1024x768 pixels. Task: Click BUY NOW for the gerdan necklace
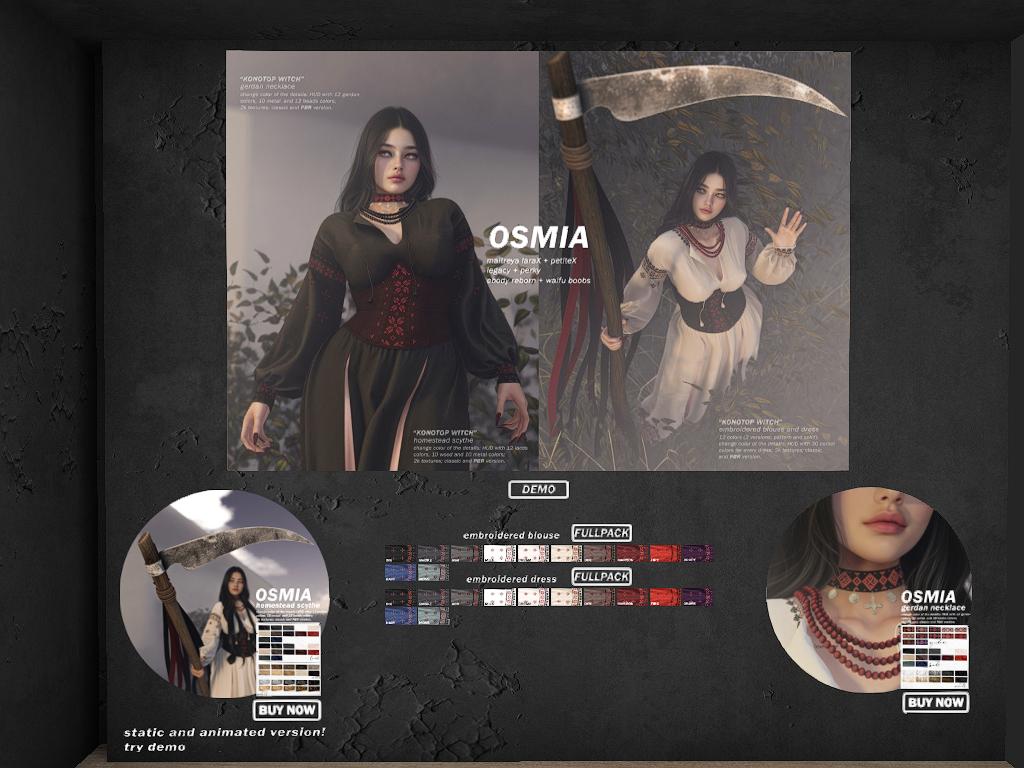935,702
